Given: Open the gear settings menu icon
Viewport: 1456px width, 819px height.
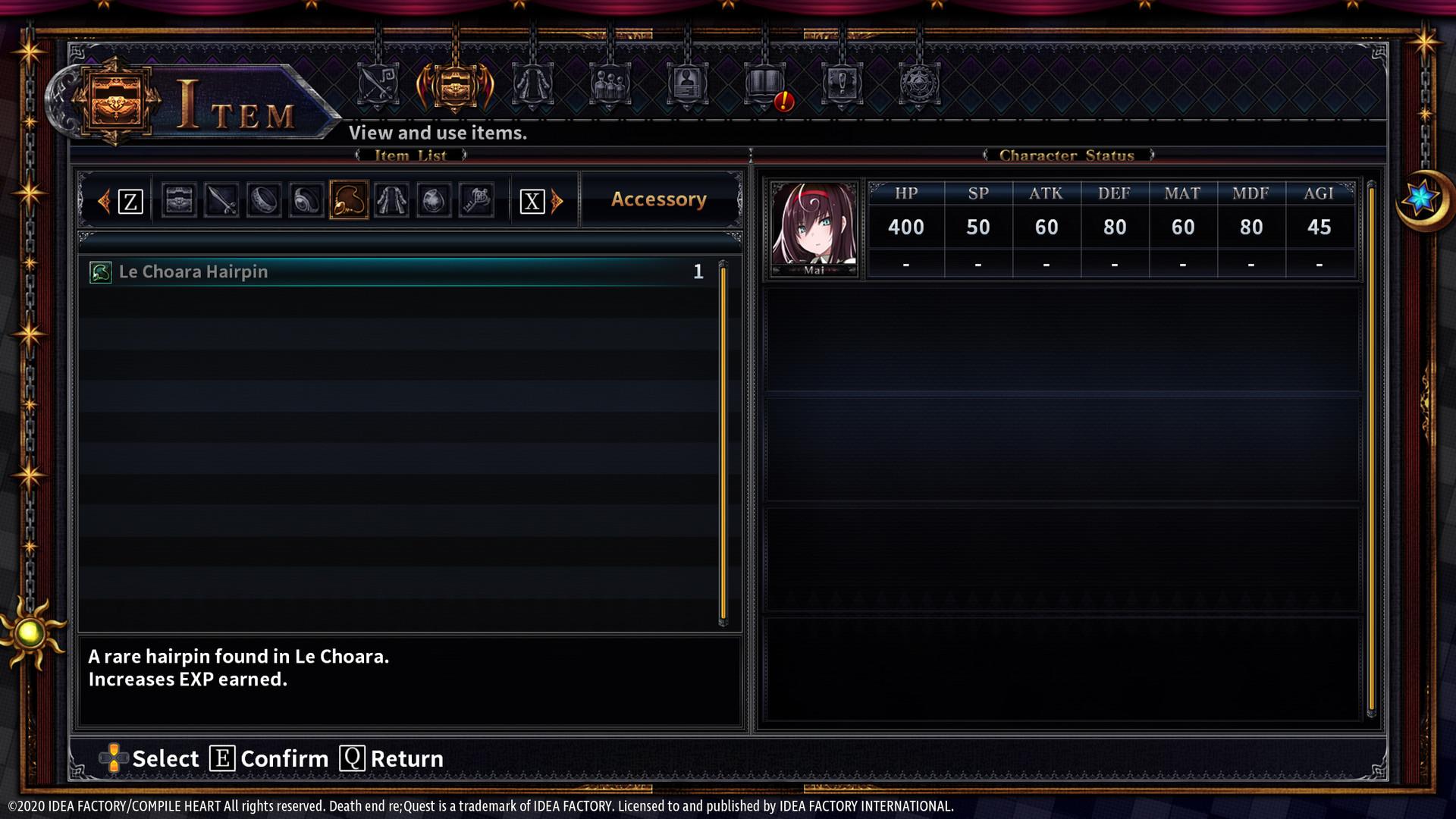Looking at the screenshot, I should pyautogui.click(x=920, y=89).
